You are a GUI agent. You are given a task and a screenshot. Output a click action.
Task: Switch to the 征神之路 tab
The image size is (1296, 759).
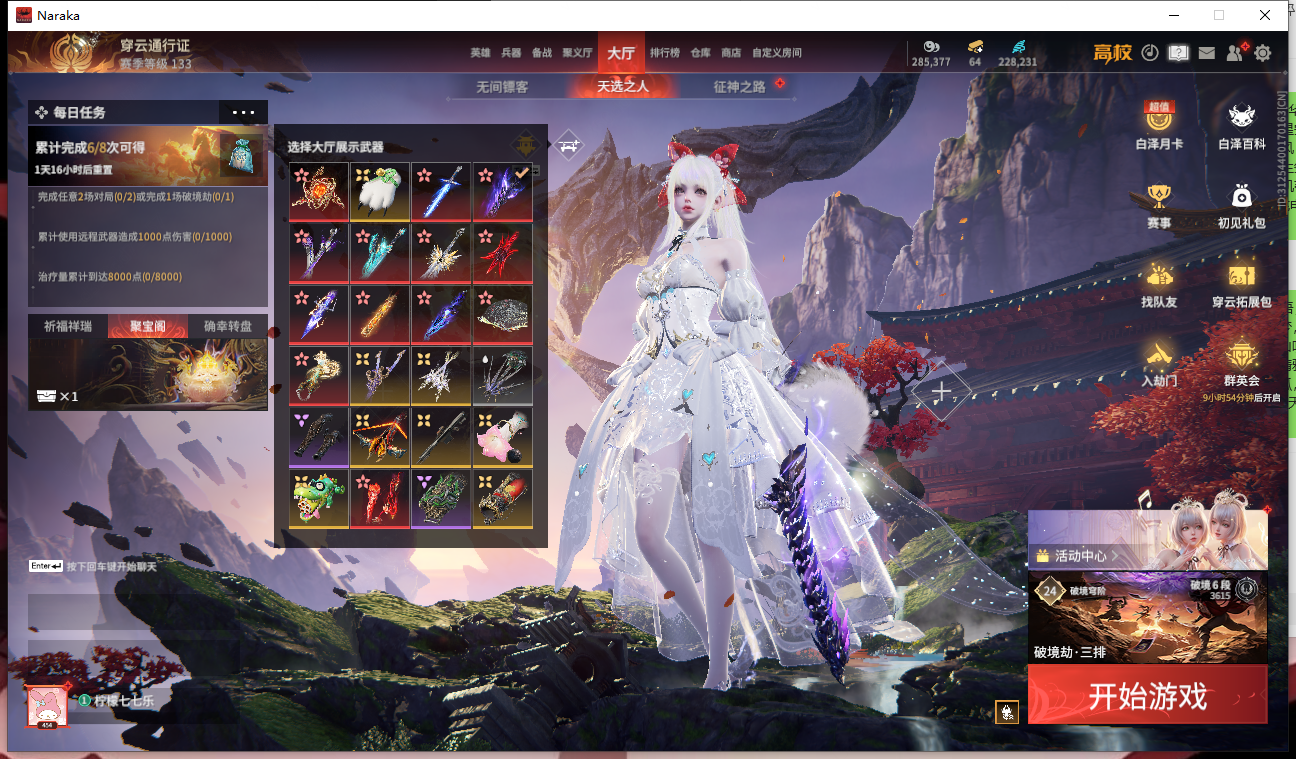(739, 87)
